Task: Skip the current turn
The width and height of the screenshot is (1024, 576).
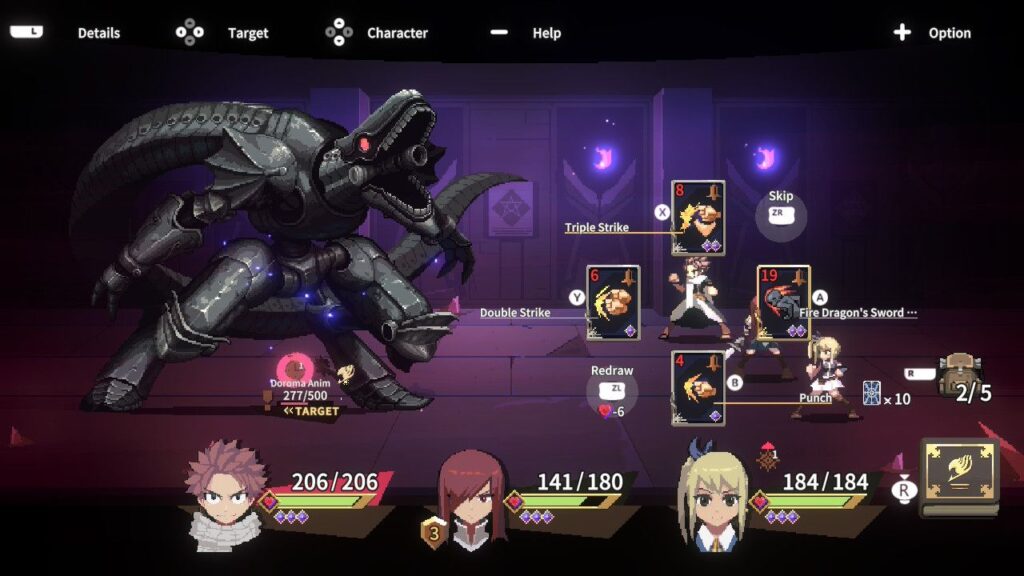Action: coord(780,213)
